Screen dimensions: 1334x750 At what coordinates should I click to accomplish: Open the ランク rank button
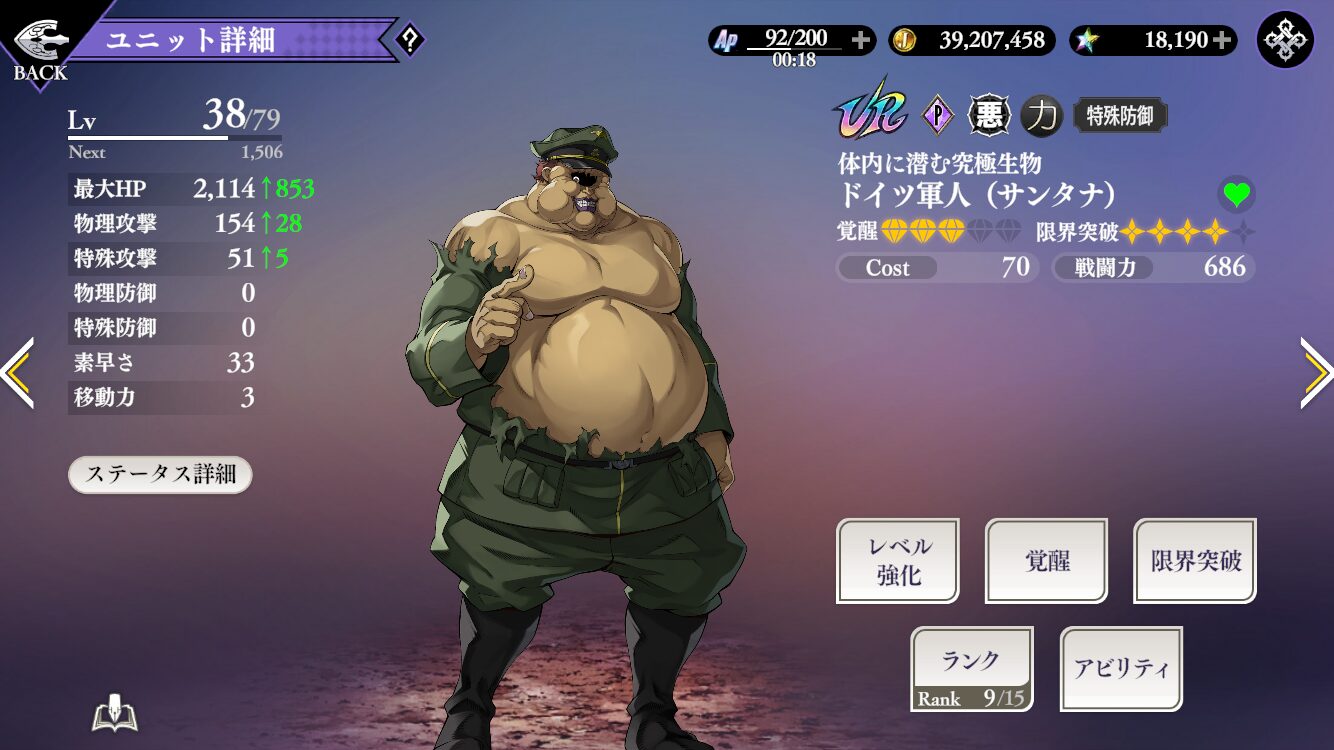click(x=971, y=669)
